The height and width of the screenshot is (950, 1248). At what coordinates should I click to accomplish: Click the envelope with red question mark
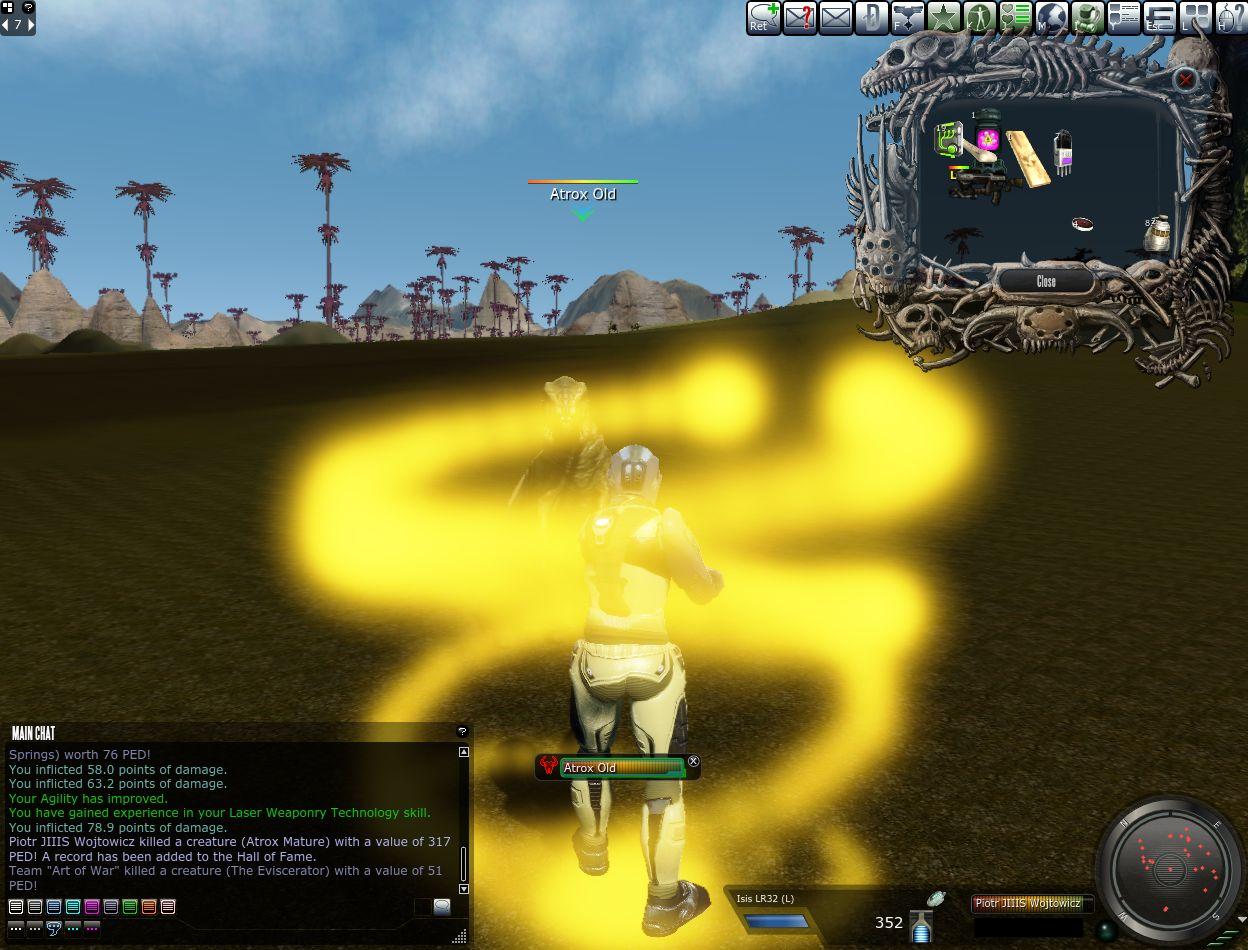coord(799,18)
